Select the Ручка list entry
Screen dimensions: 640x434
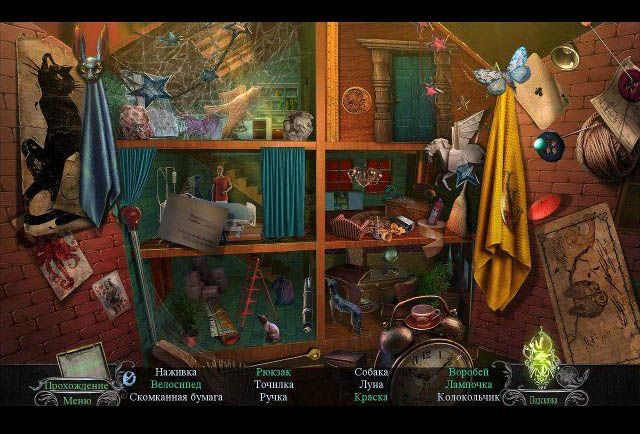click(272, 397)
